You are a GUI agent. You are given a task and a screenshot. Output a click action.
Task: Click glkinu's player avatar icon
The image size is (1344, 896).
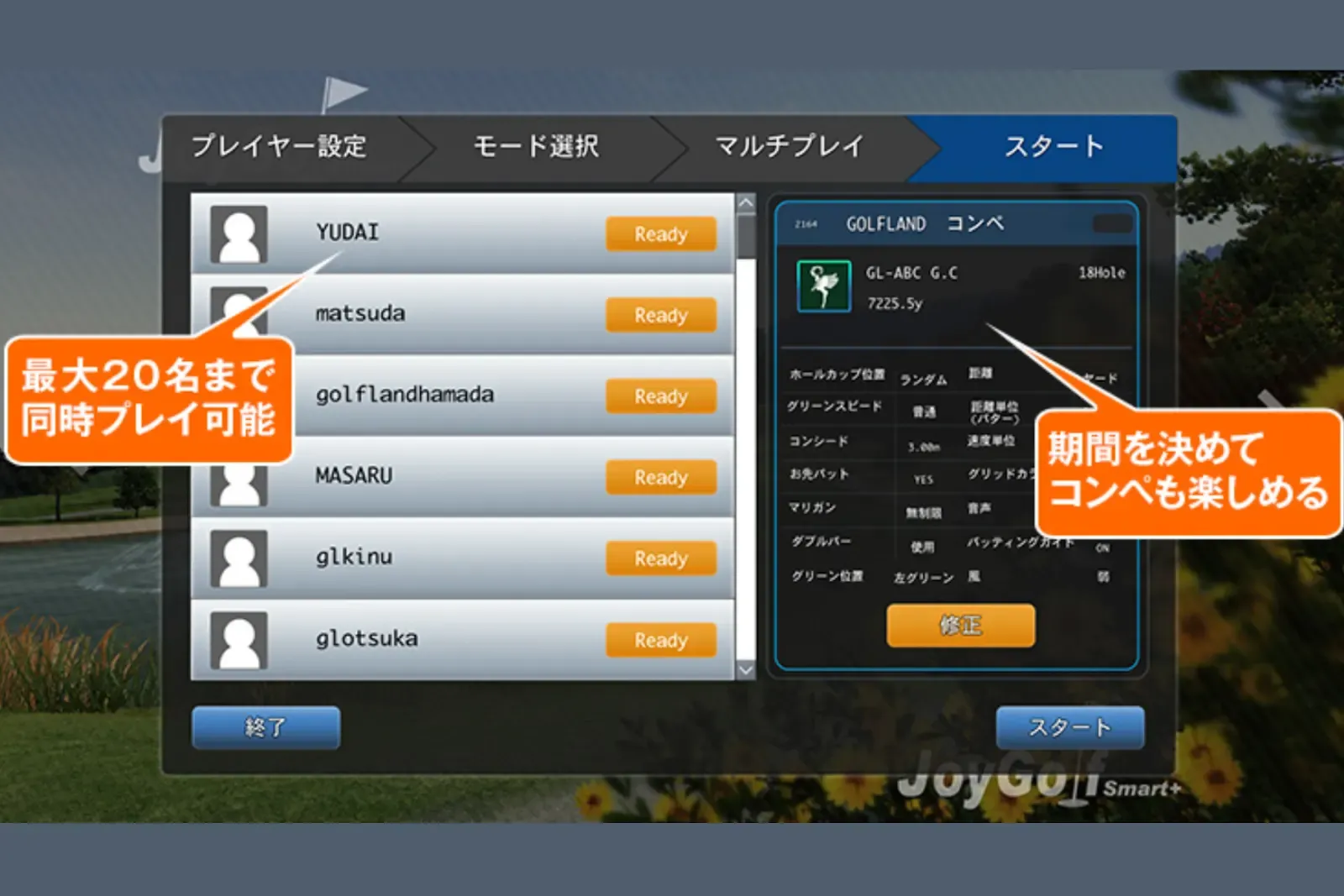click(x=238, y=557)
